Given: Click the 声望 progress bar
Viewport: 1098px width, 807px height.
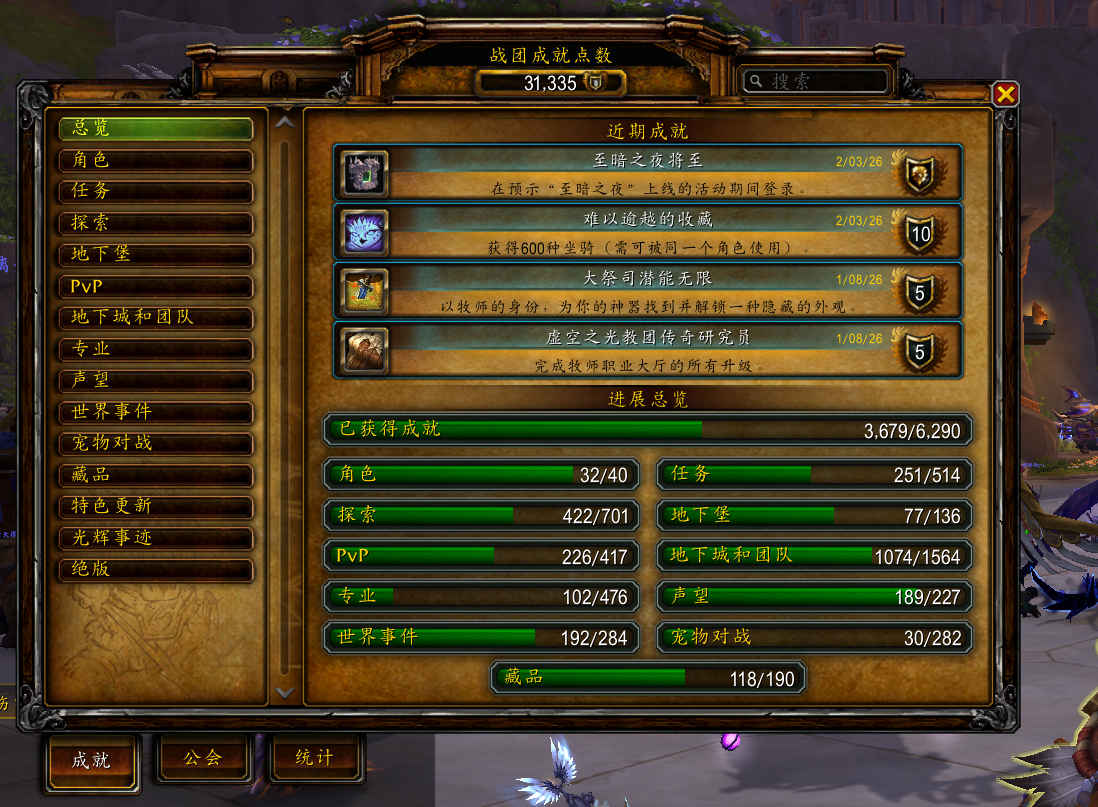Looking at the screenshot, I should click(814, 597).
